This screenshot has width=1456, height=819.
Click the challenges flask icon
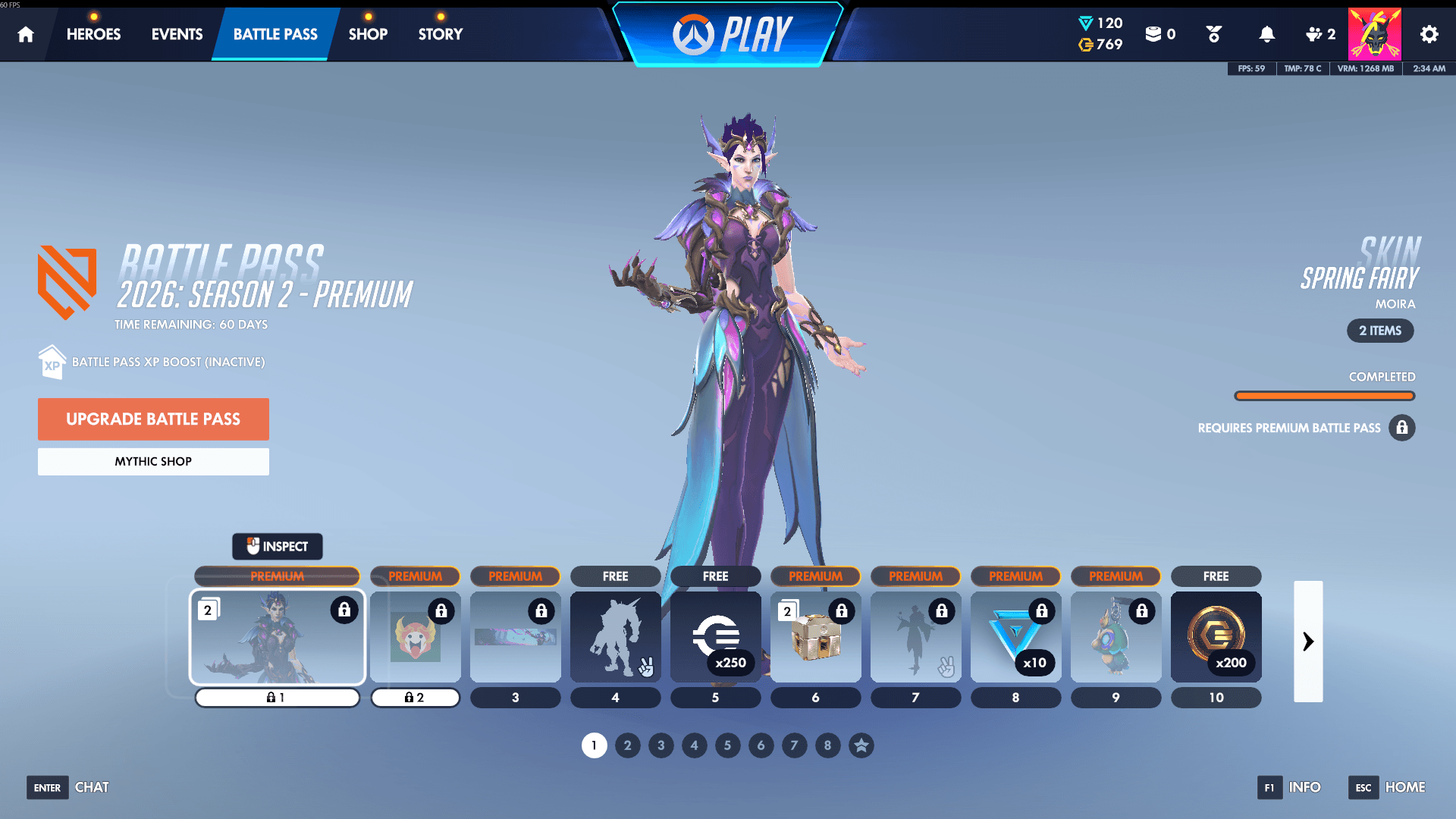click(x=1213, y=33)
